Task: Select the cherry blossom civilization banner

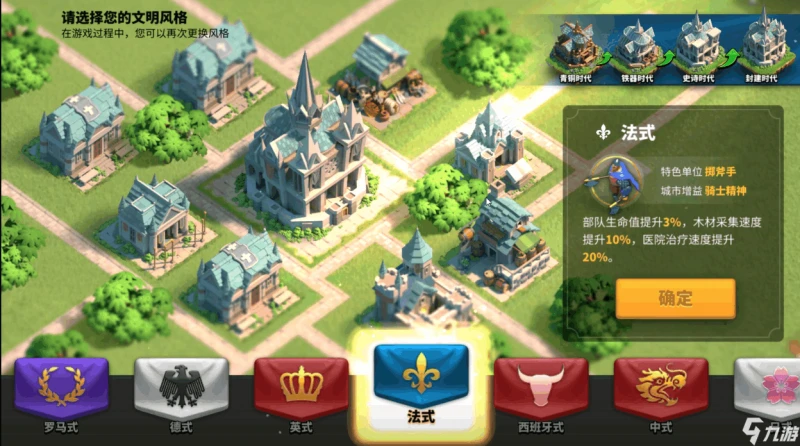Action: [x=771, y=392]
